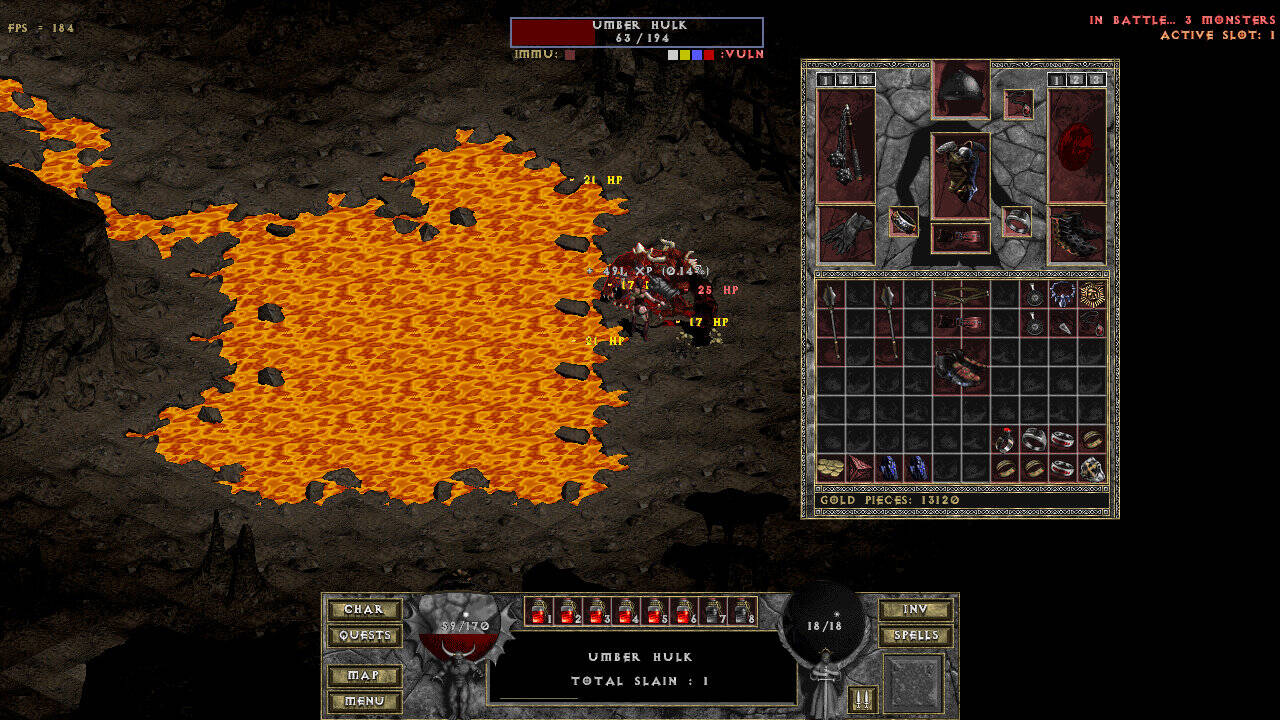Pick up the gold pile in inventory
The image size is (1280, 720).
click(x=831, y=468)
